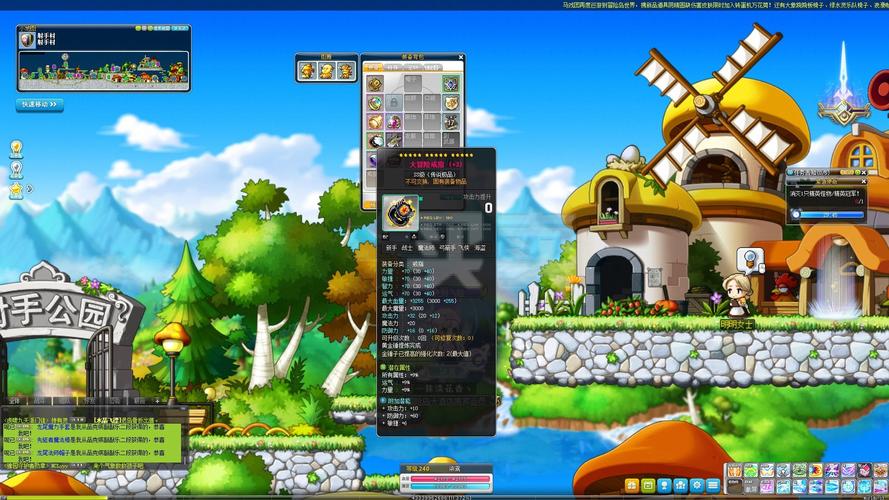
Task: Open the blue community menu button
Action: (681, 485)
